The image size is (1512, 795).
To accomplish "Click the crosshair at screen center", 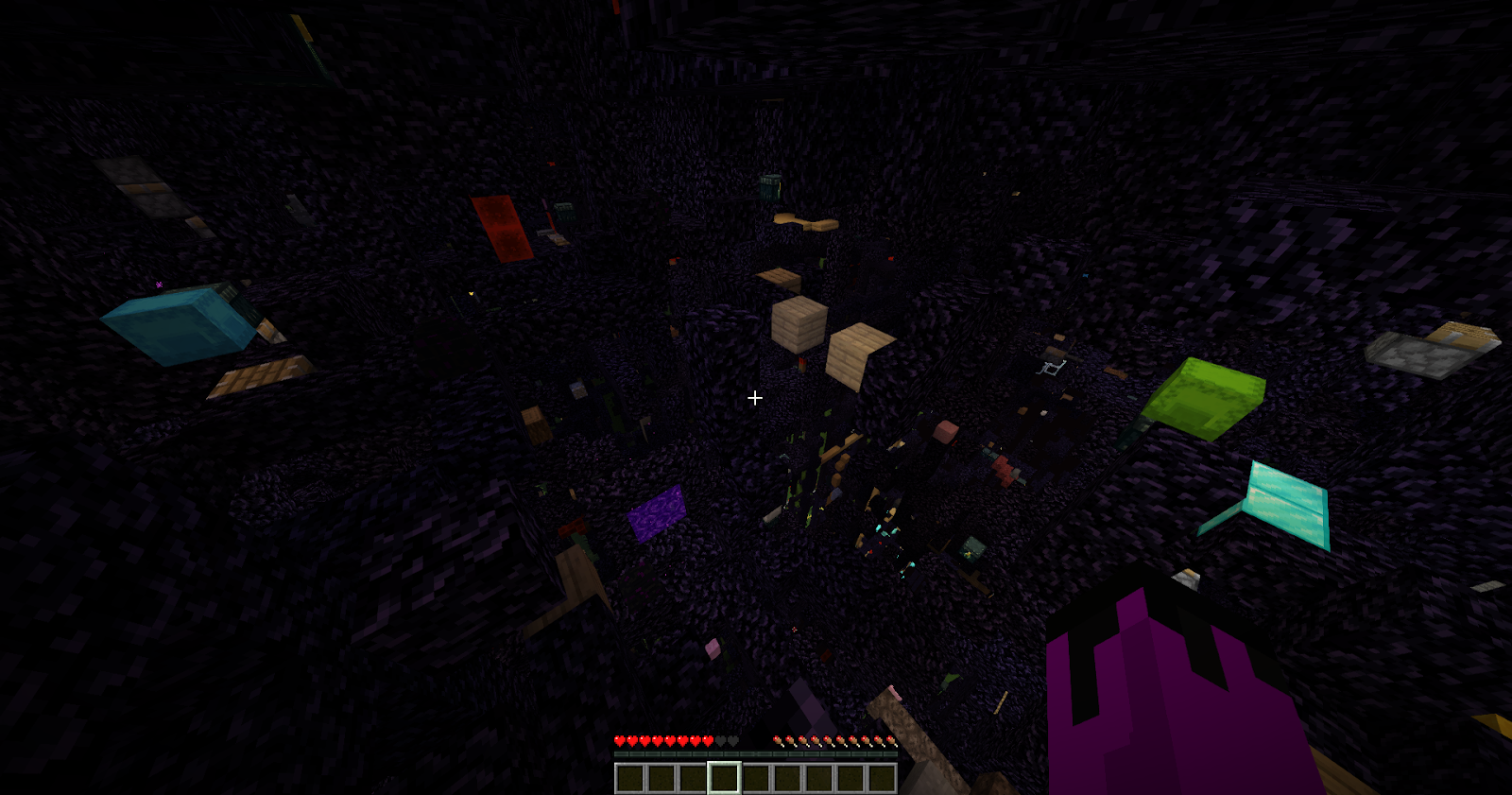I will (x=755, y=398).
